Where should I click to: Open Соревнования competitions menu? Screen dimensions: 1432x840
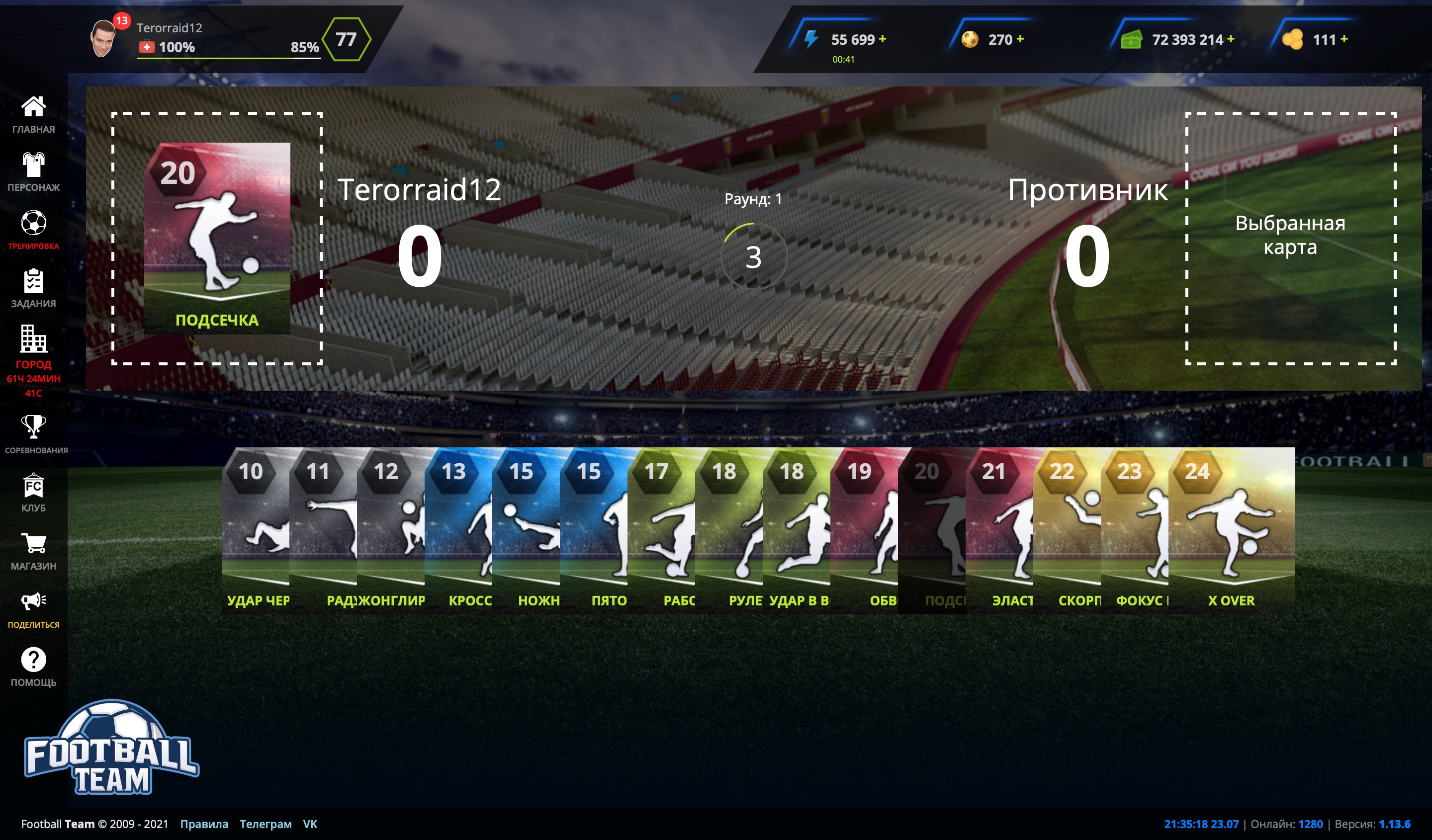[33, 433]
